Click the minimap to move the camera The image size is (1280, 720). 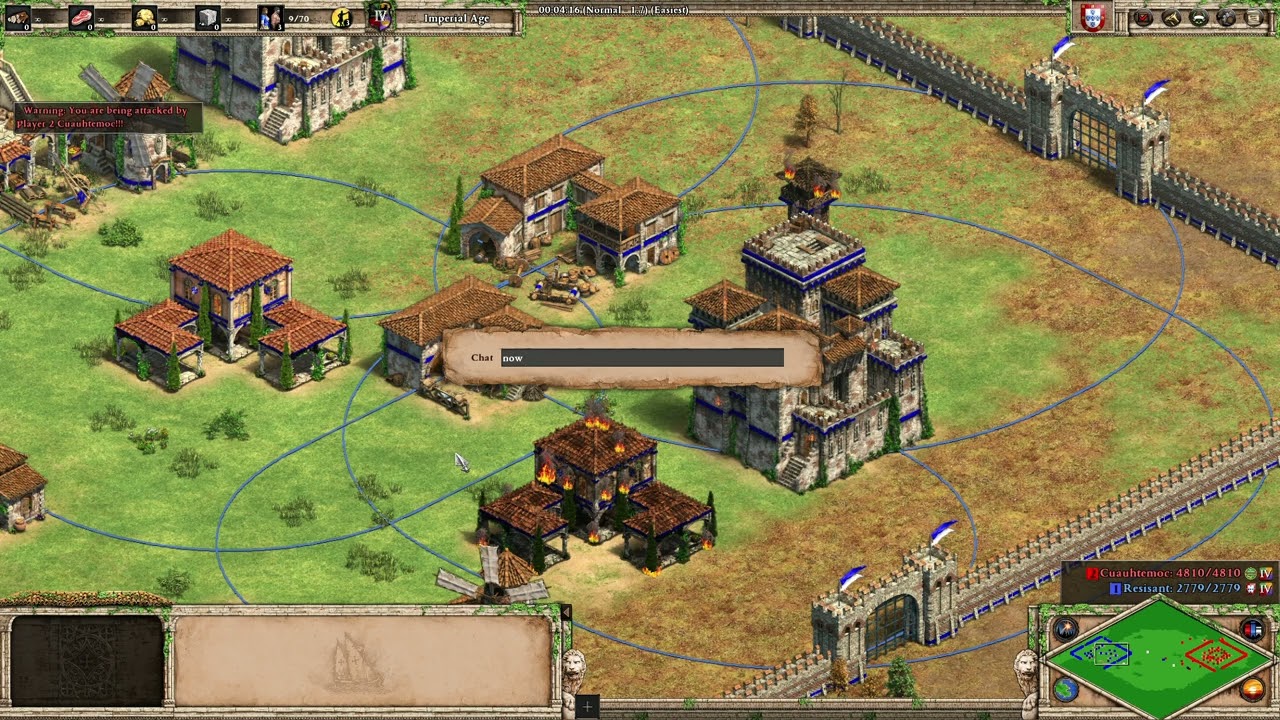(1159, 656)
